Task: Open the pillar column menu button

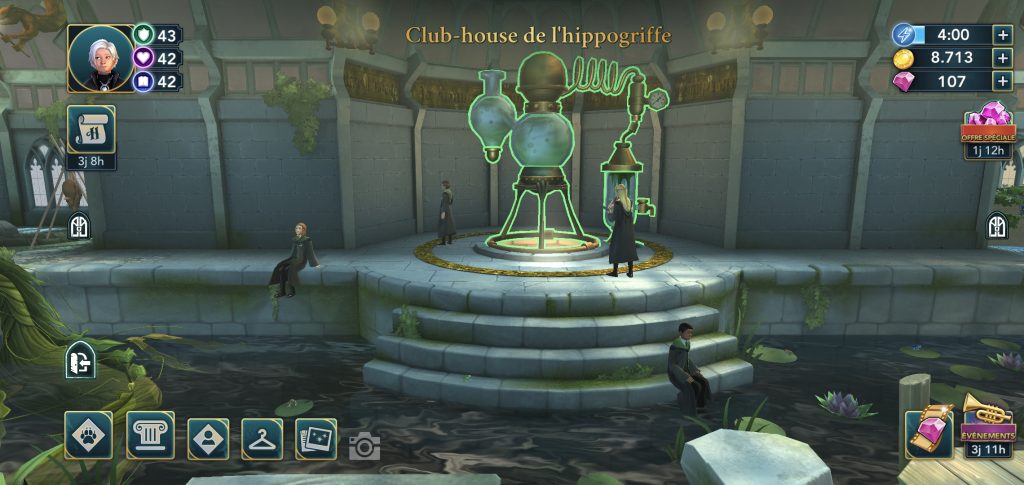Action: point(150,436)
